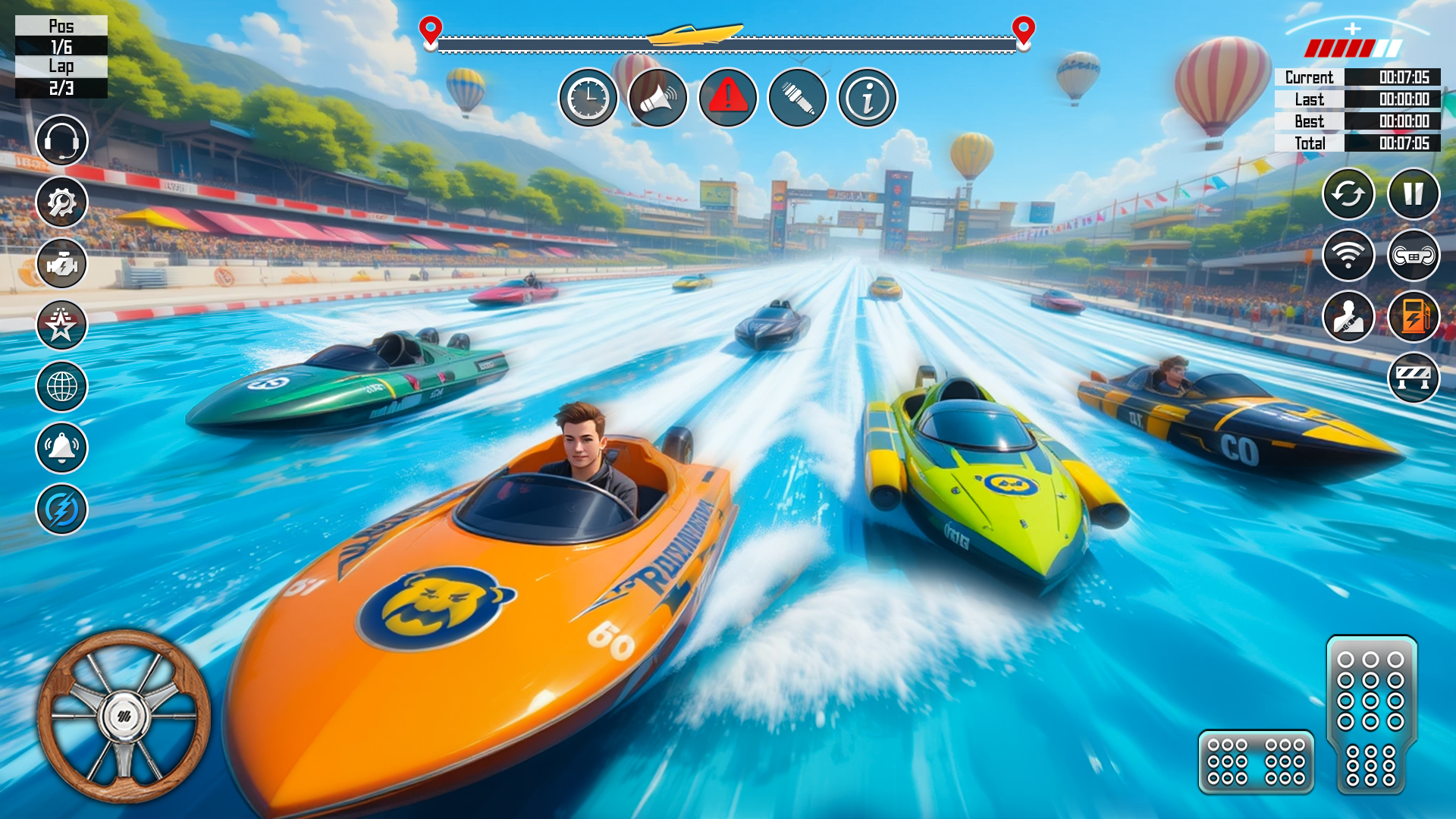Select the headset audio icon

[61, 140]
